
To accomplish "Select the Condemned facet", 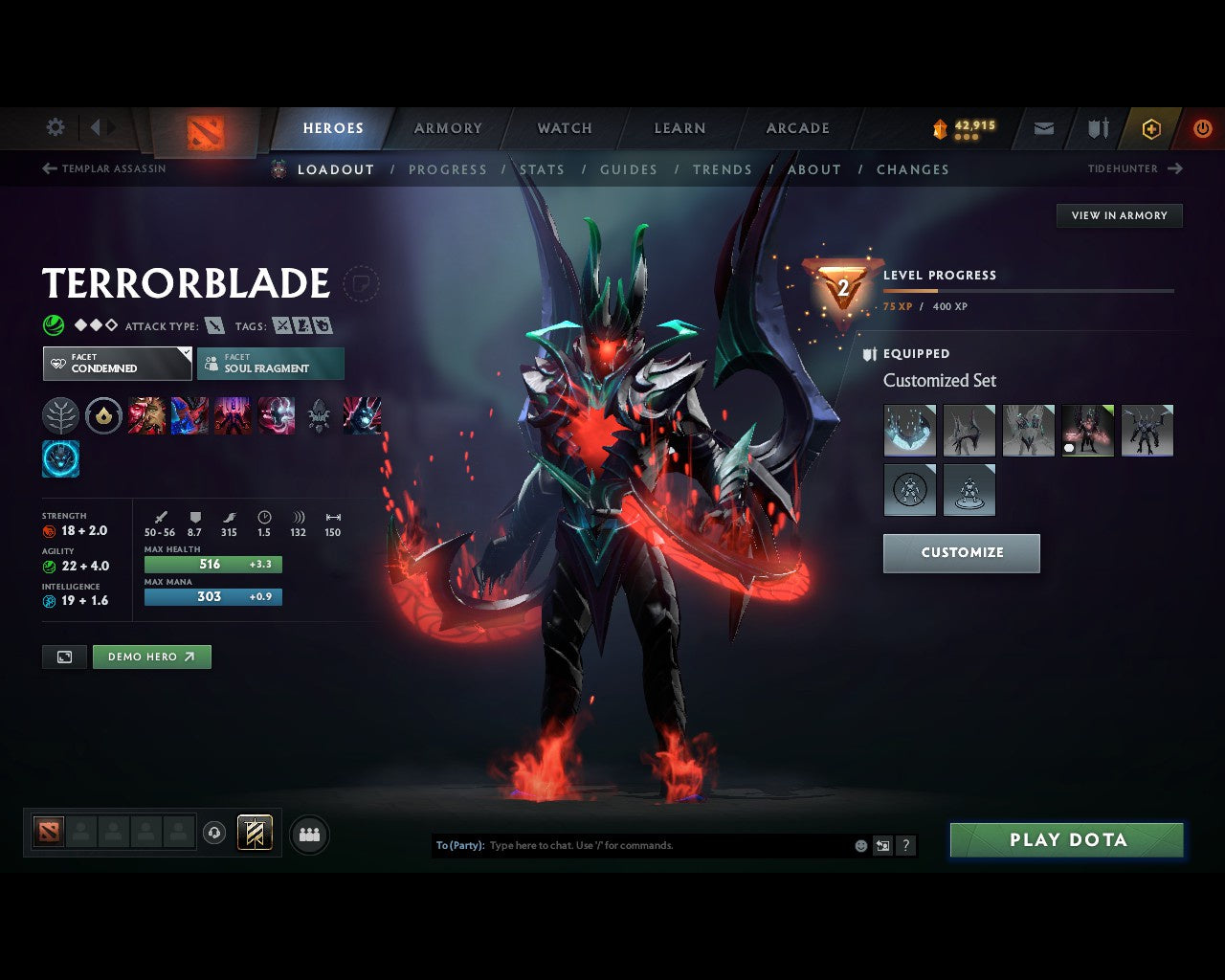I will pyautogui.click(x=117, y=364).
